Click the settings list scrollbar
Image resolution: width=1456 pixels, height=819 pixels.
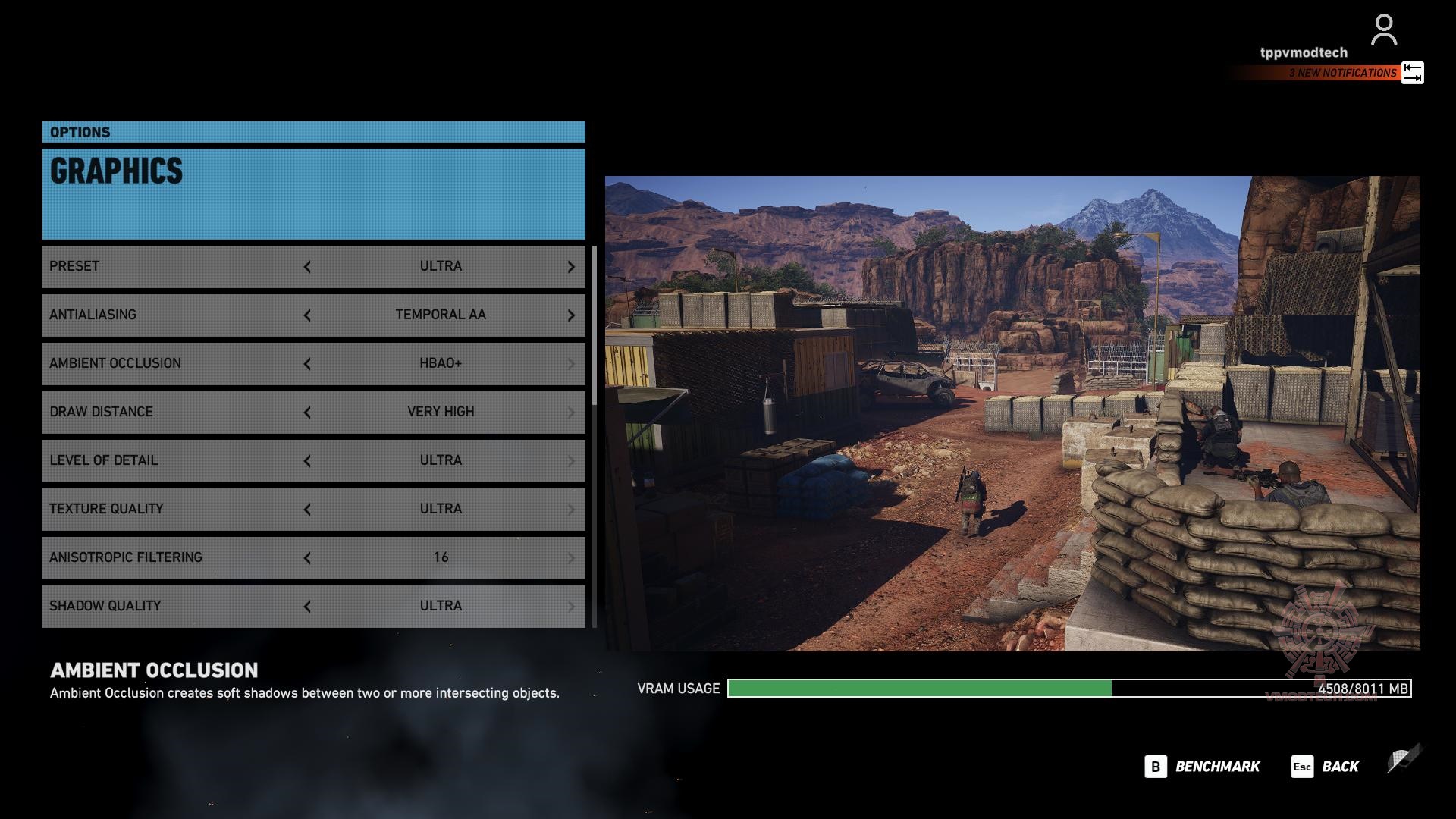[x=595, y=326]
